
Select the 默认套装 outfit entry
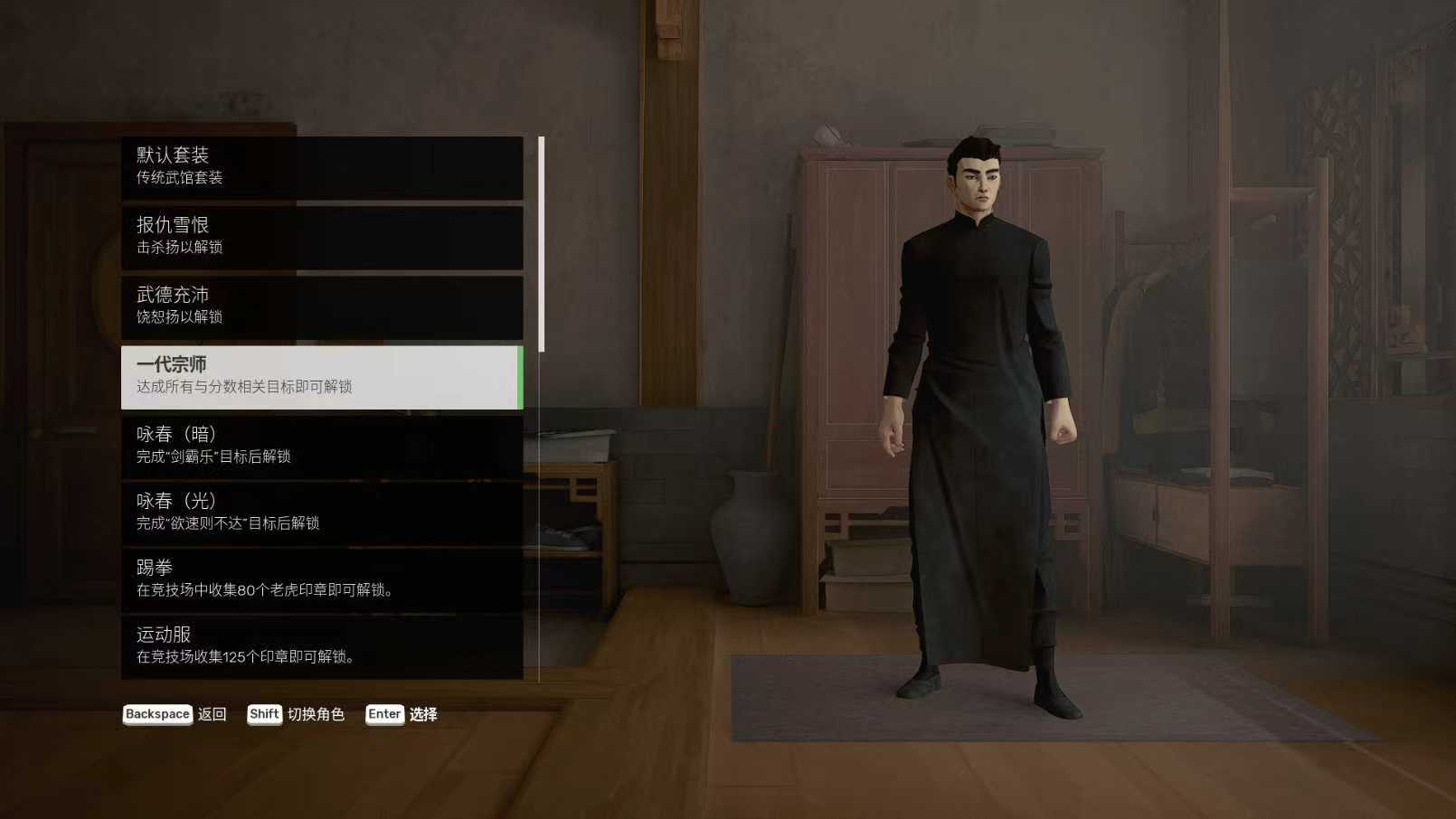(x=322, y=167)
